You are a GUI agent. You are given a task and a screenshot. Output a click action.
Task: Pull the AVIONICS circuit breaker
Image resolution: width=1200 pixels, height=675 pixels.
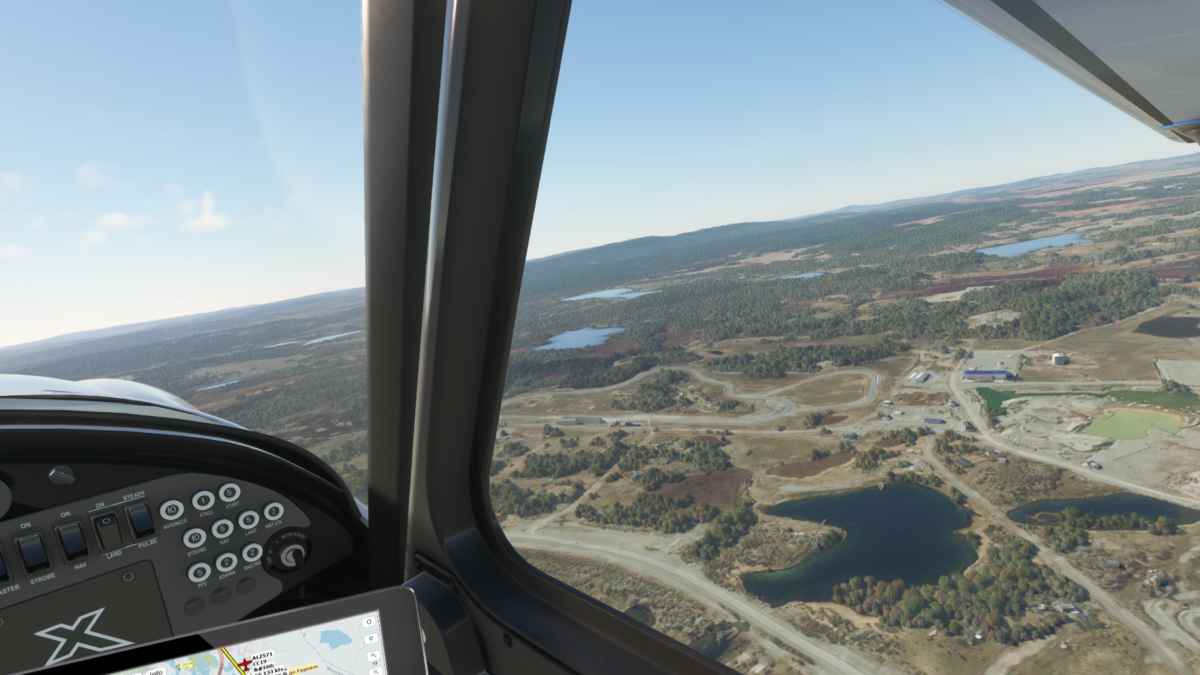click(172, 510)
